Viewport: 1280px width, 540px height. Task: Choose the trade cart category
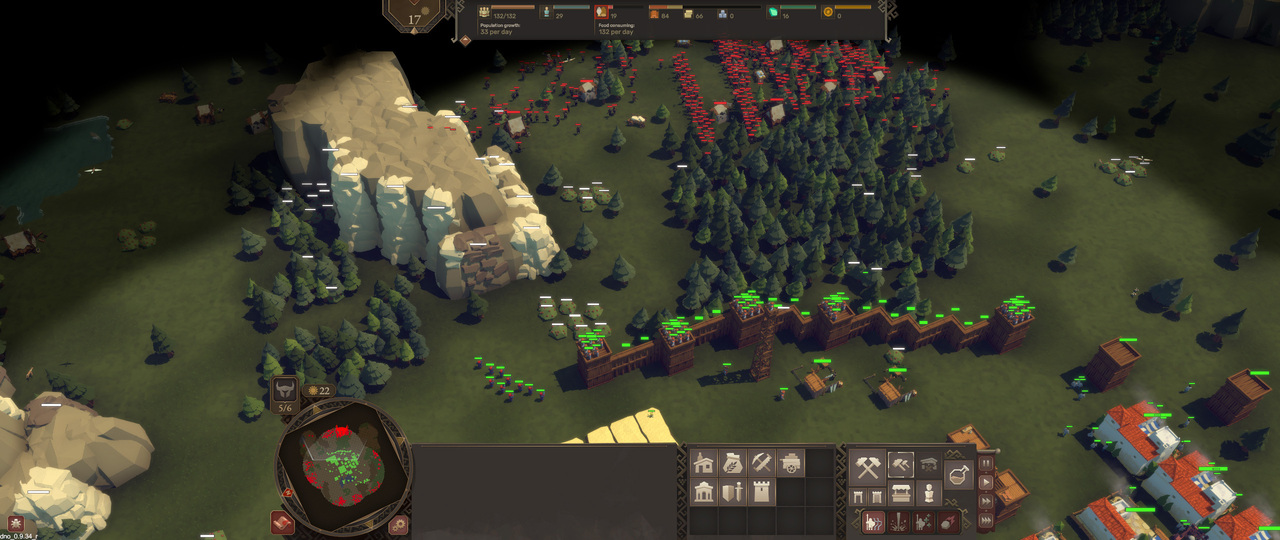pyautogui.click(x=791, y=463)
